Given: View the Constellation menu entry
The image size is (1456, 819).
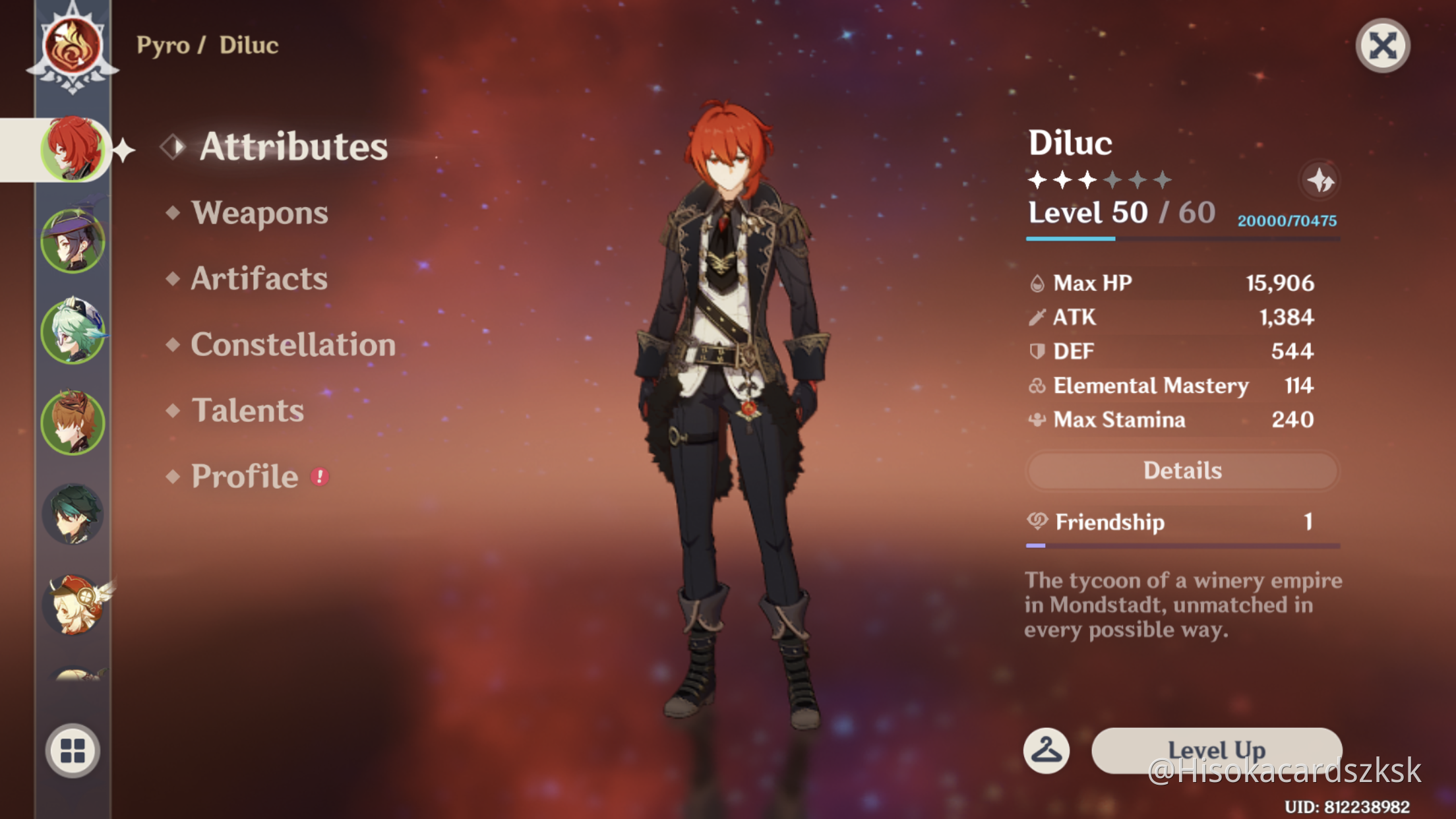Looking at the screenshot, I should (293, 344).
